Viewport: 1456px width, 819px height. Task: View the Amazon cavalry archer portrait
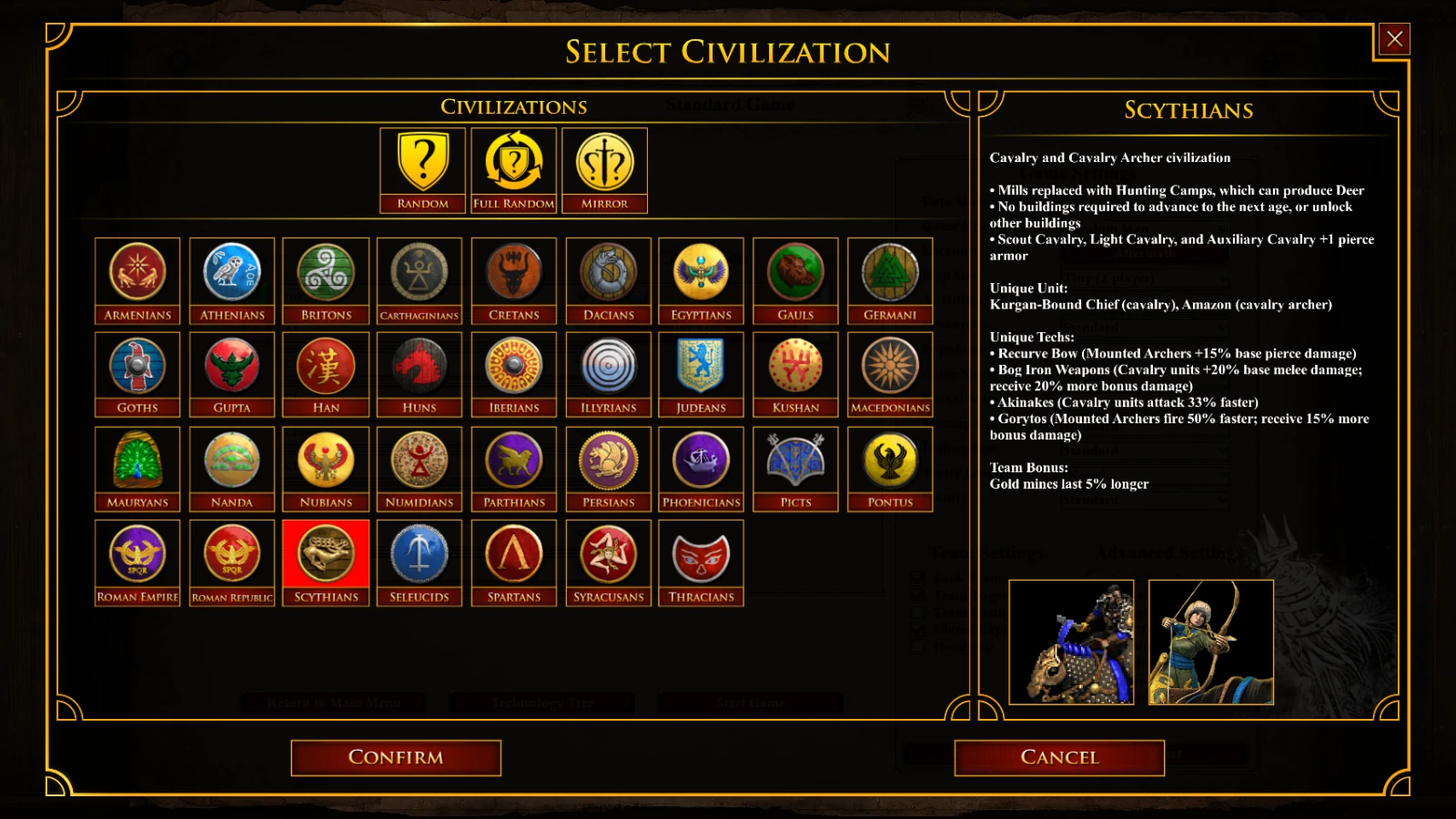(1211, 642)
